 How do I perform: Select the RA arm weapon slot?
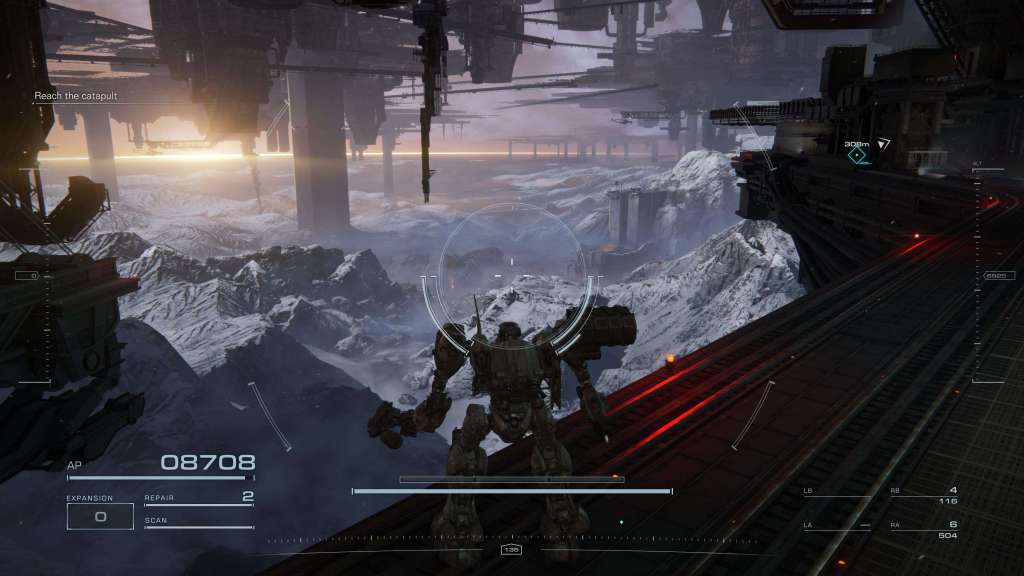(x=923, y=529)
